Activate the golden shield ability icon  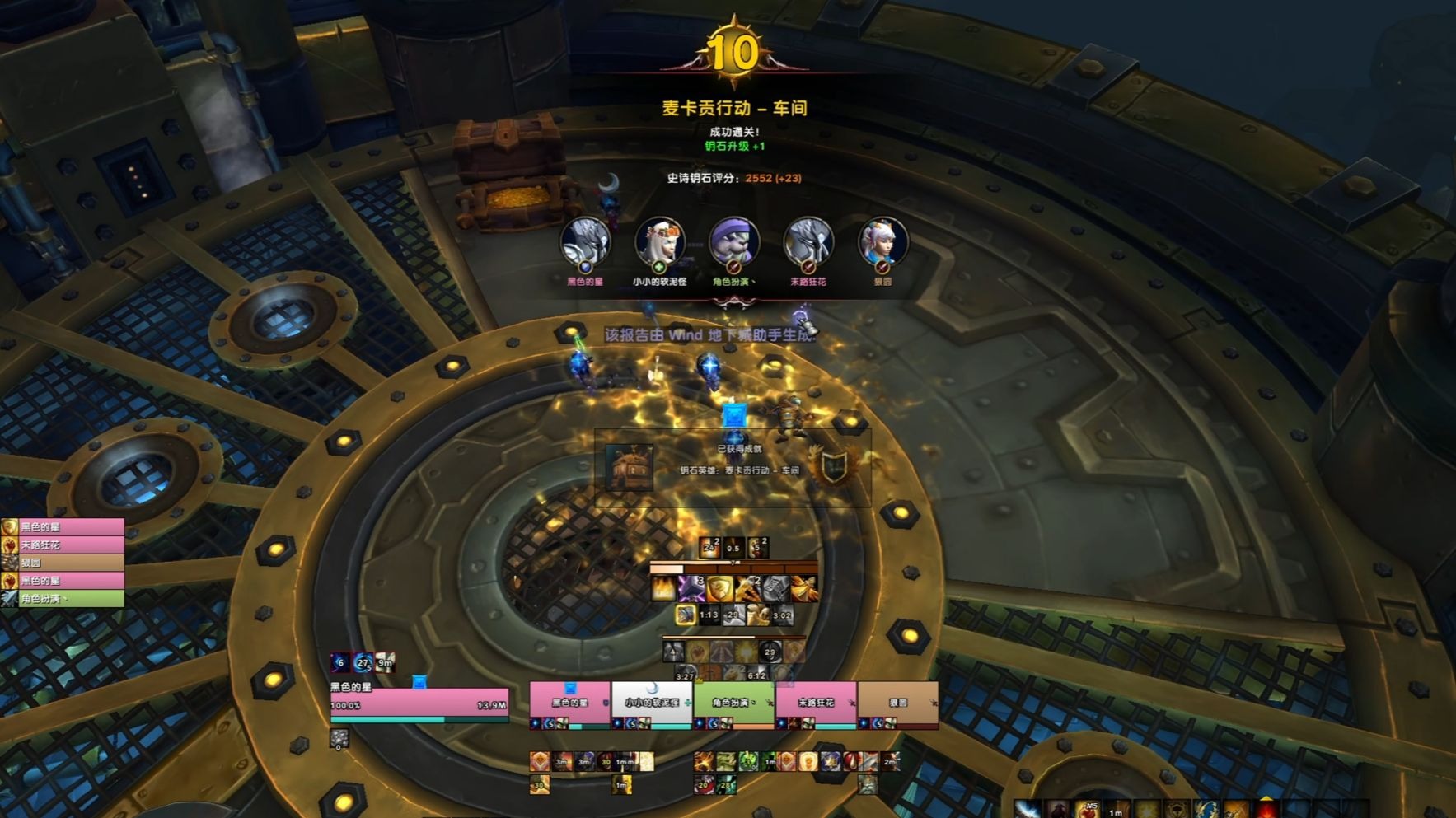coord(719,588)
